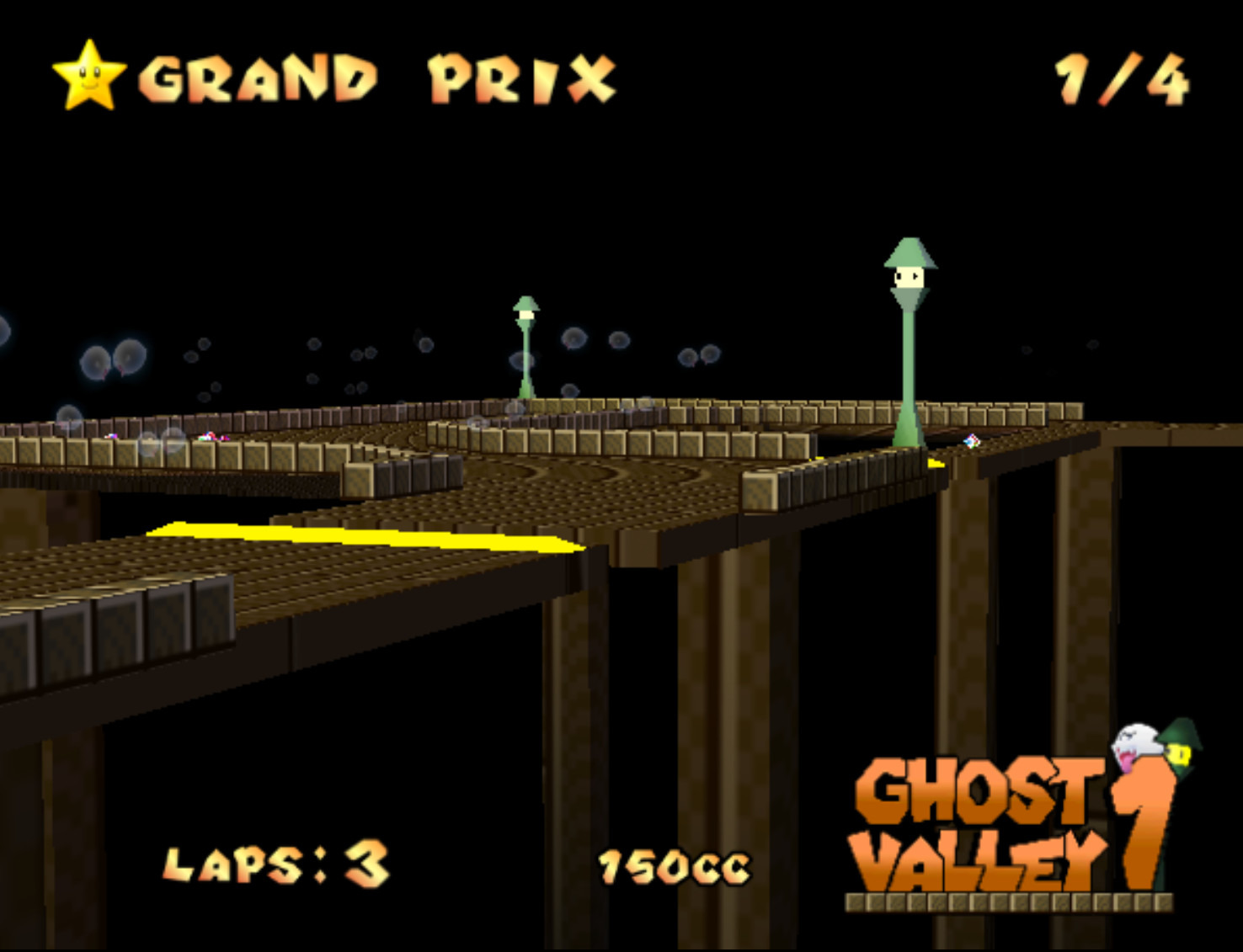Select the lamp icon behind the course logo
This screenshot has width=1243, height=952.
(x=1182, y=747)
